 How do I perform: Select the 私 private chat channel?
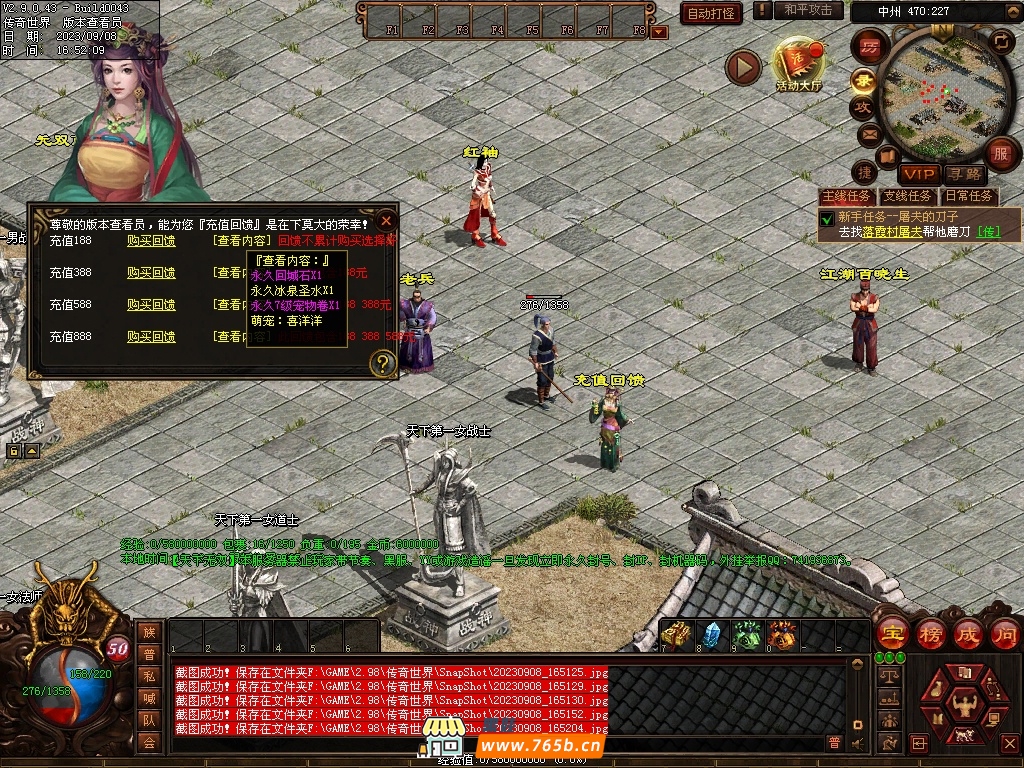149,676
